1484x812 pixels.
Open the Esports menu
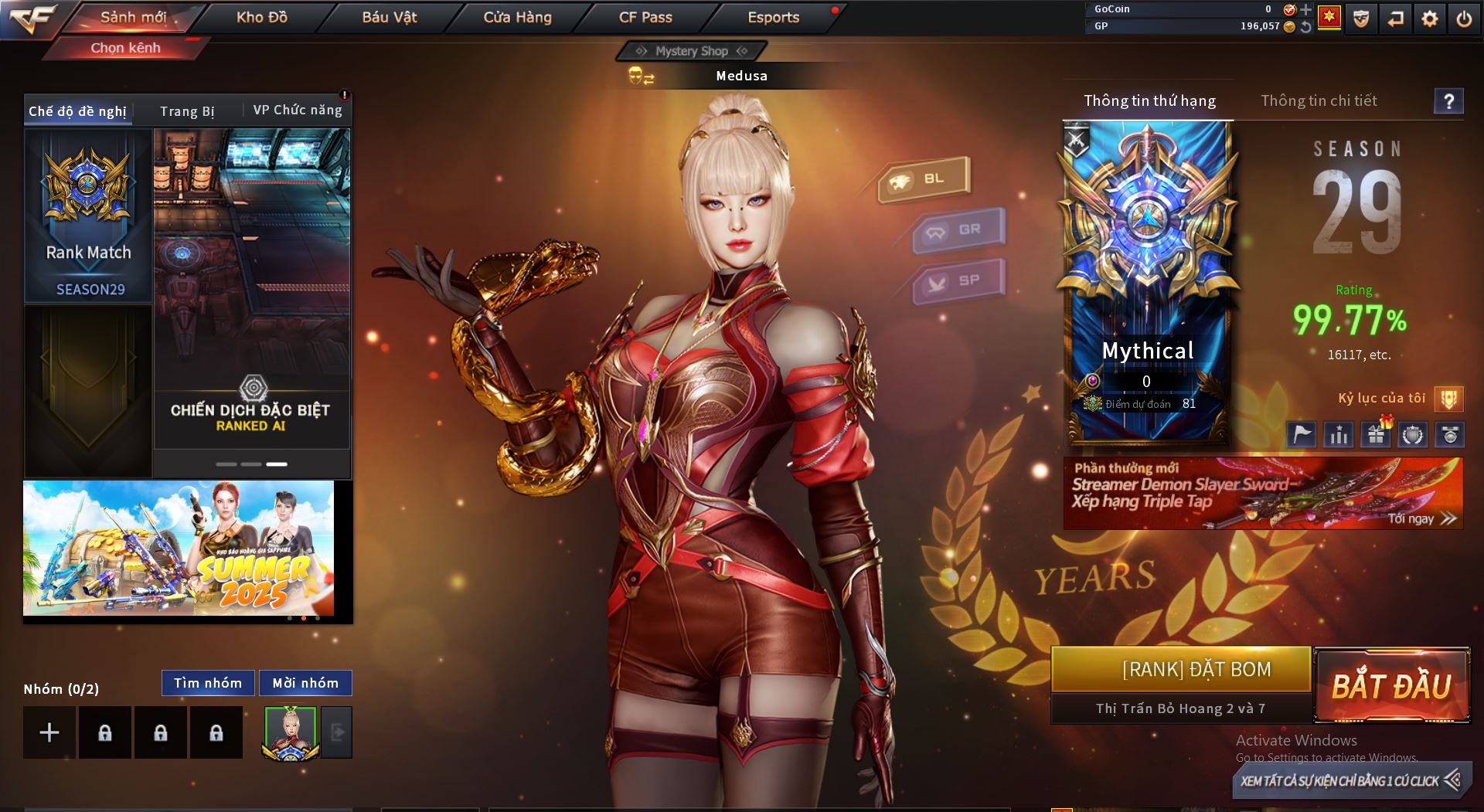773,17
